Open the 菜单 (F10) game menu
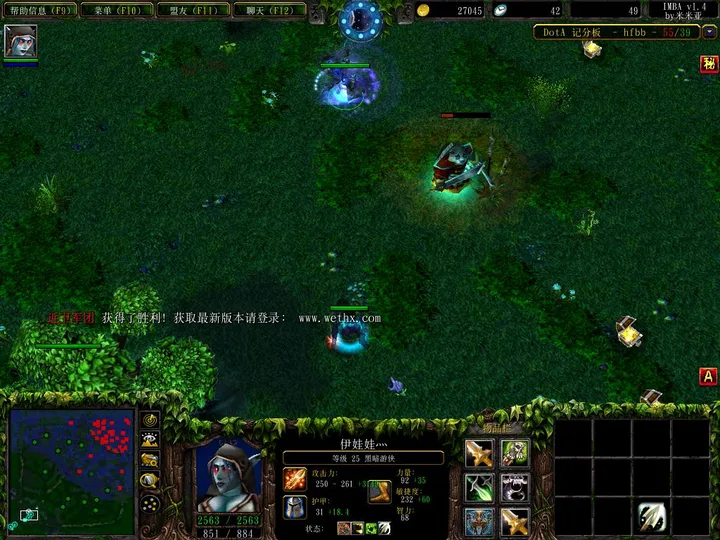Viewport: 720px width, 540px height. pyautogui.click(x=117, y=9)
